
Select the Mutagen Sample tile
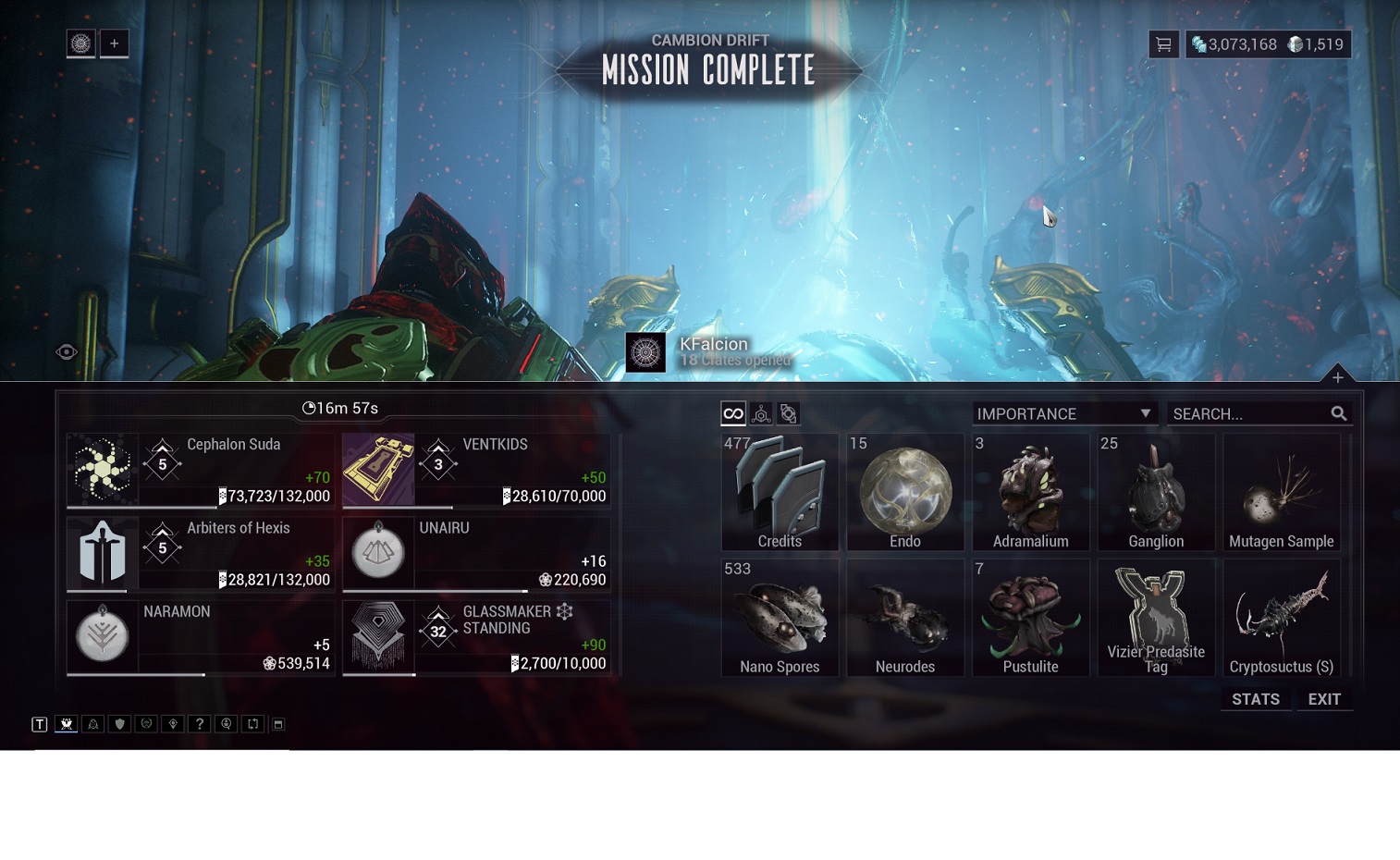[1281, 492]
